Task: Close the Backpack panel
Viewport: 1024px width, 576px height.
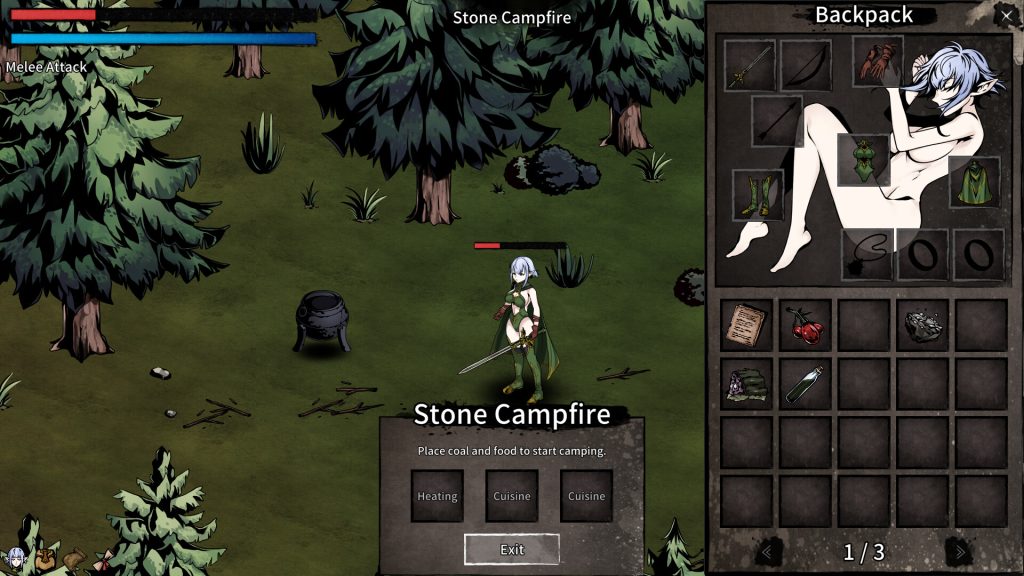Action: coord(1006,15)
